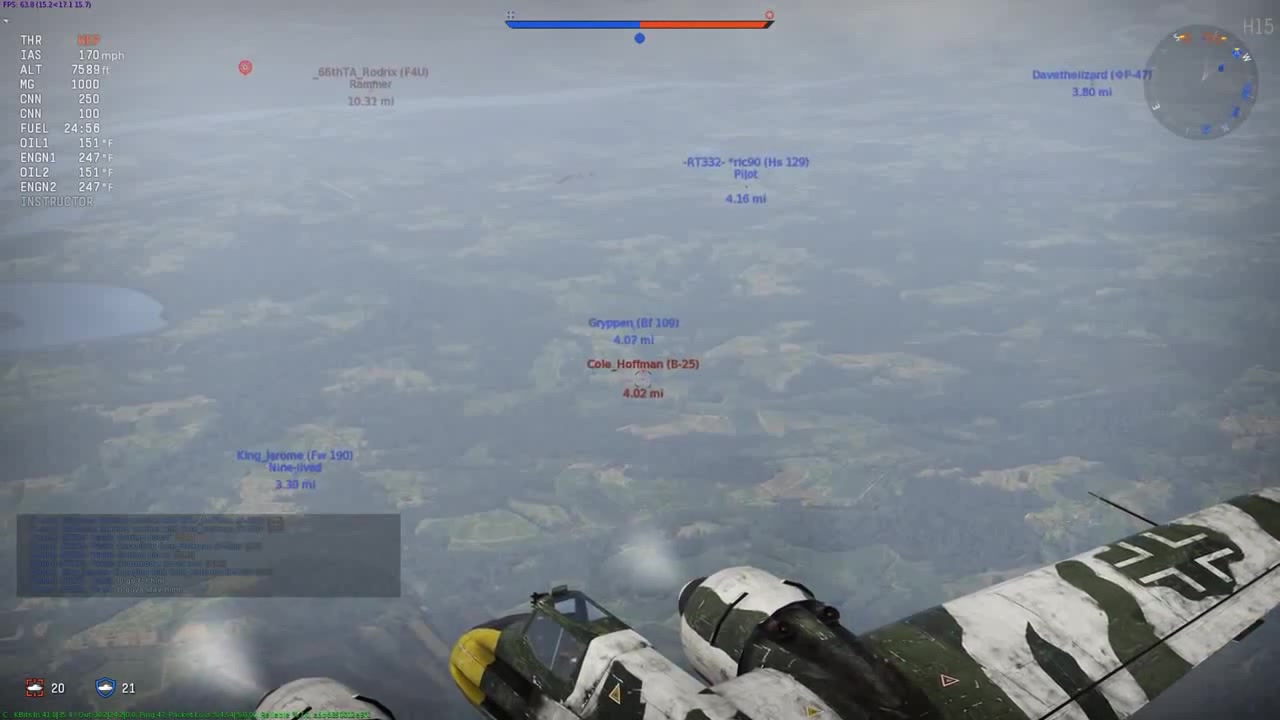Click the red capture point marker
The width and height of the screenshot is (1280, 720).
pos(245,68)
